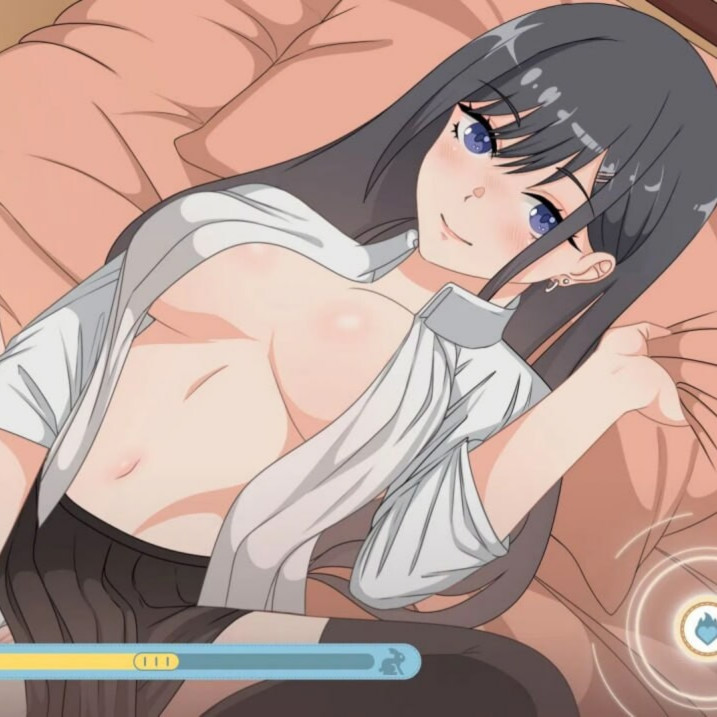
Task: Select the rabbit speed icon
Action: 390,660
